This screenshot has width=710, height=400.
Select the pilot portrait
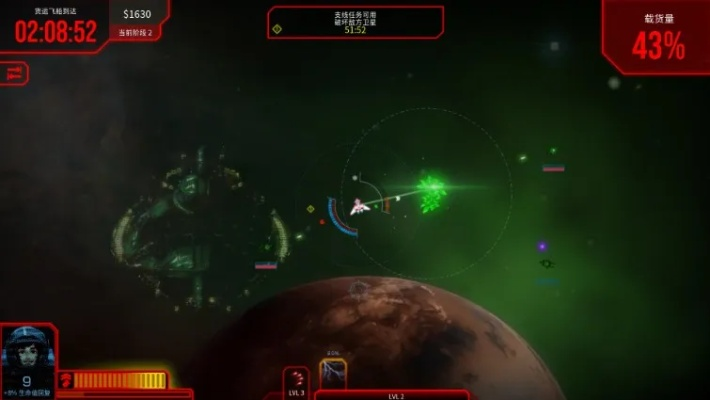coord(27,355)
